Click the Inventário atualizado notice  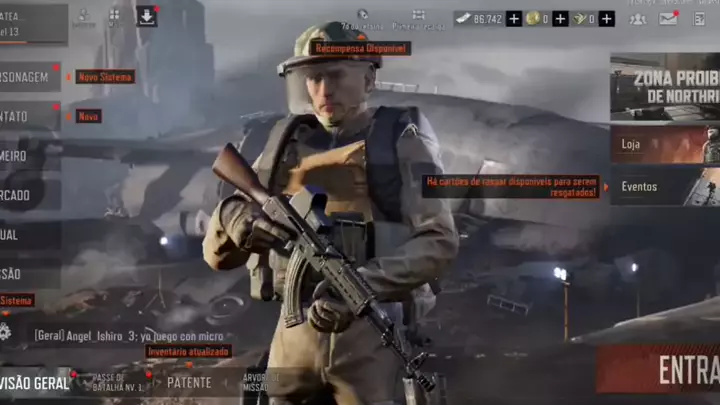coord(189,352)
